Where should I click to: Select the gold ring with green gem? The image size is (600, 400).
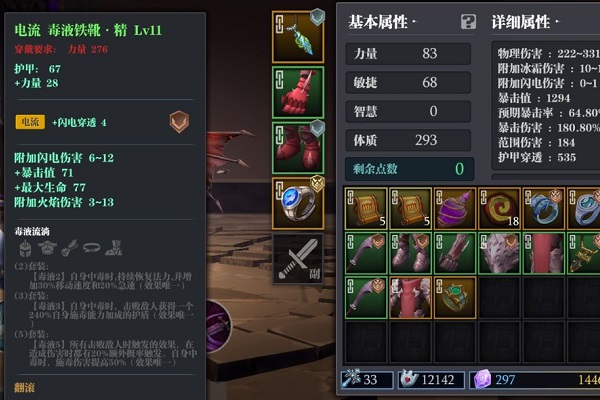click(x=455, y=297)
